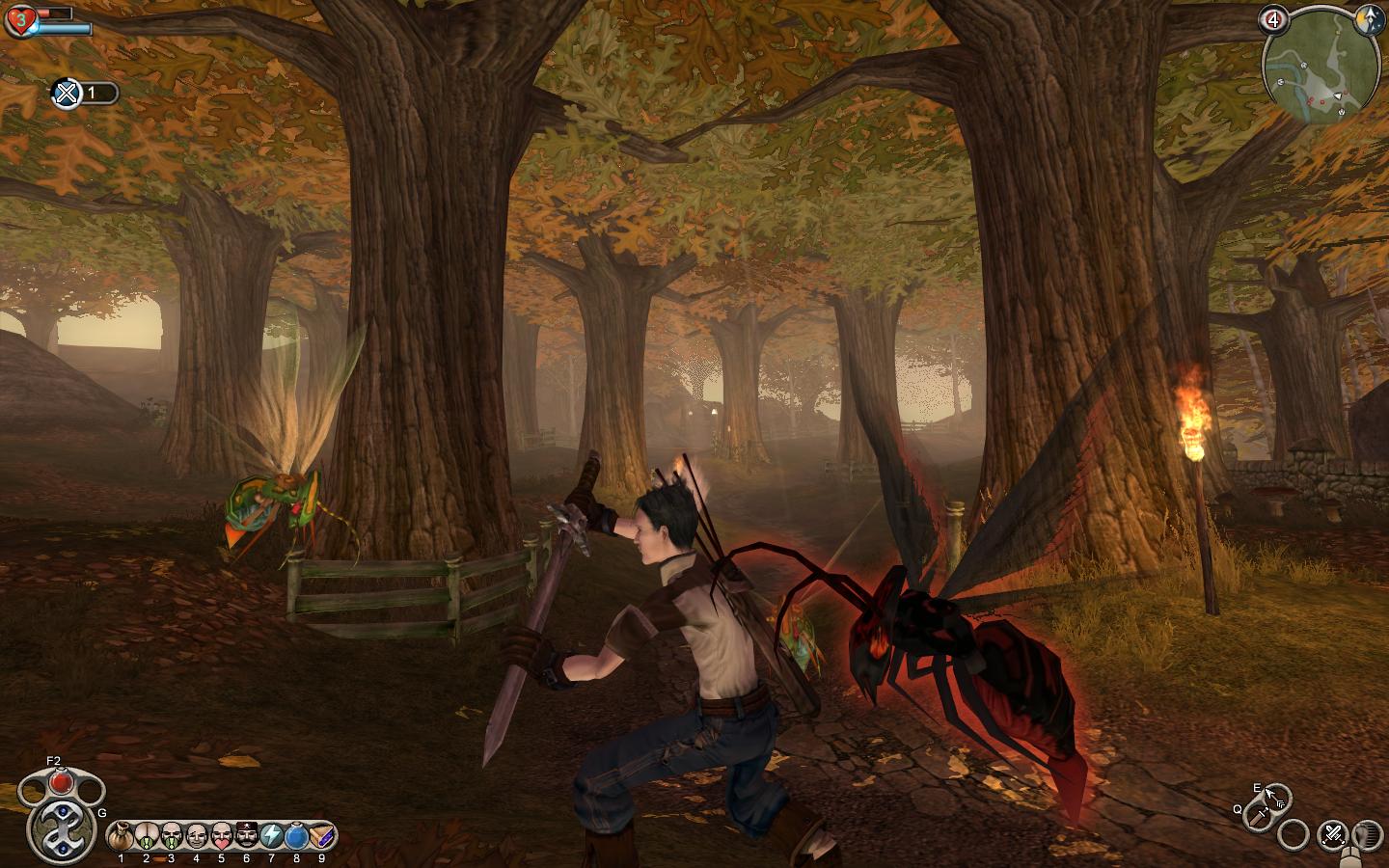Drink the blue mana potion
Image resolution: width=1389 pixels, height=868 pixels.
[x=296, y=834]
